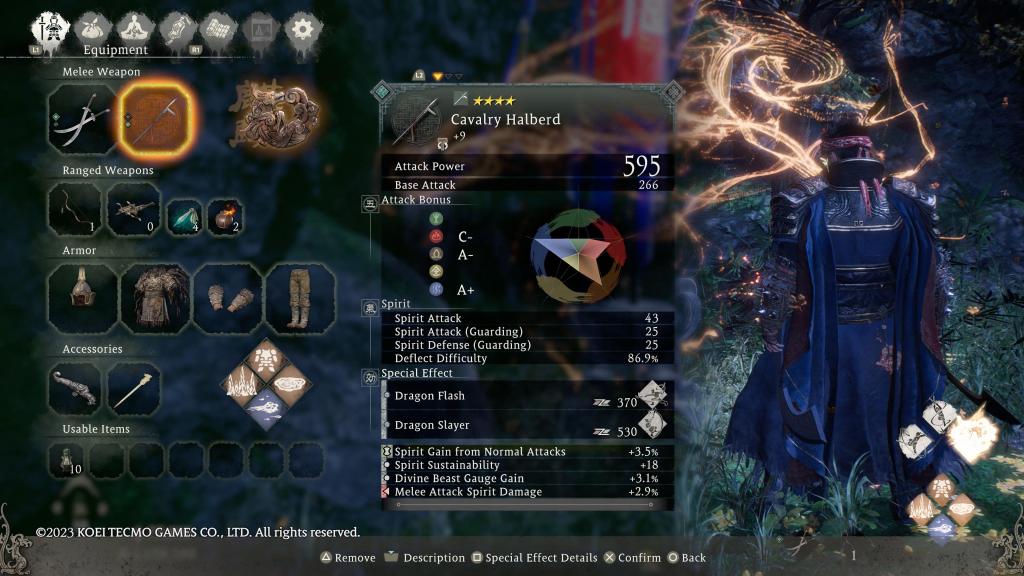The image size is (1024, 576).
Task: Select the highlighted Cavalry Halberd weapon slot
Action: click(x=154, y=118)
